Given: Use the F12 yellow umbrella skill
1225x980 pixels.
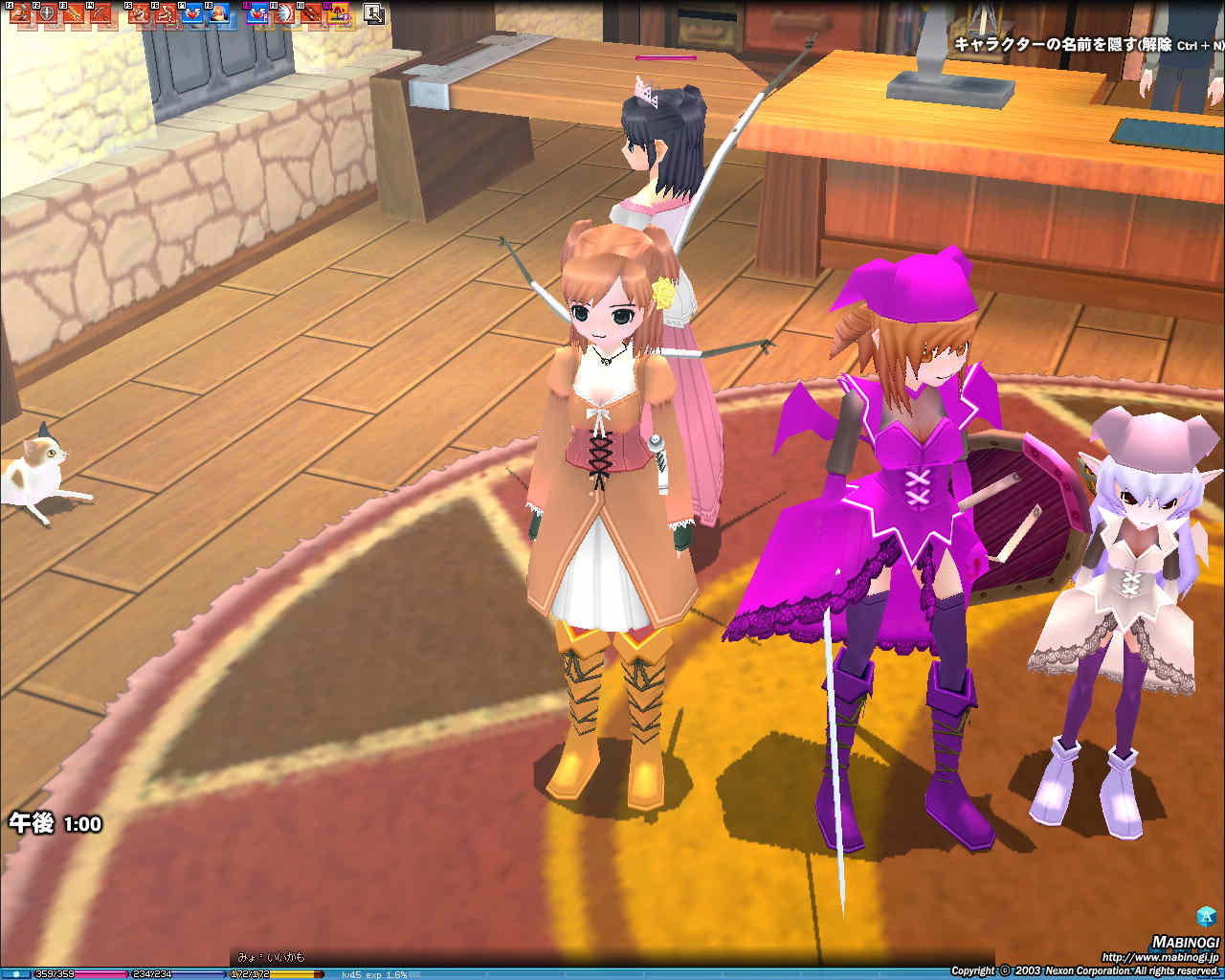Looking at the screenshot, I should (x=338, y=14).
